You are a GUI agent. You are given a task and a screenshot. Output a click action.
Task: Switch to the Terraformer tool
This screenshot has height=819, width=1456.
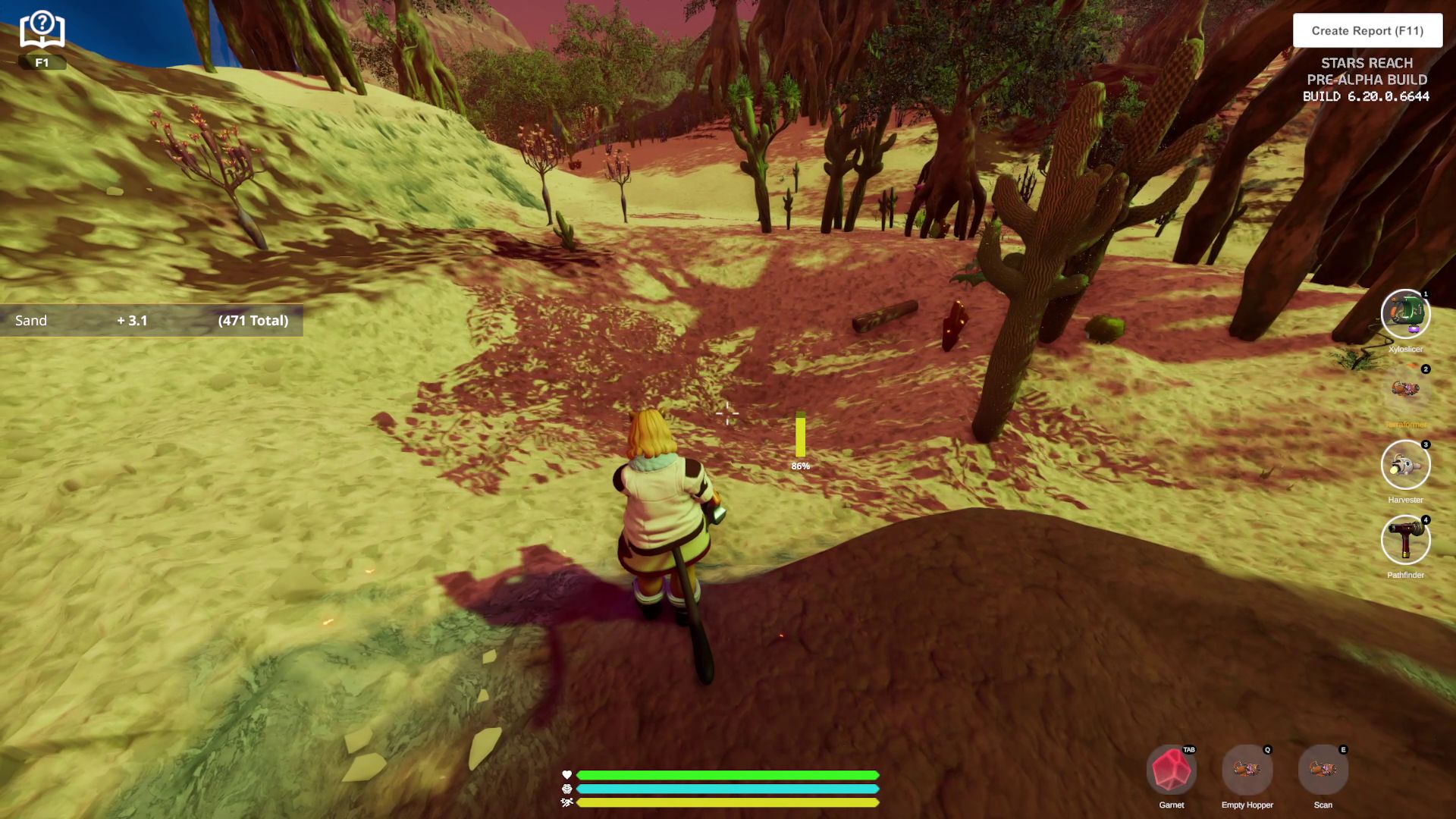pyautogui.click(x=1405, y=390)
